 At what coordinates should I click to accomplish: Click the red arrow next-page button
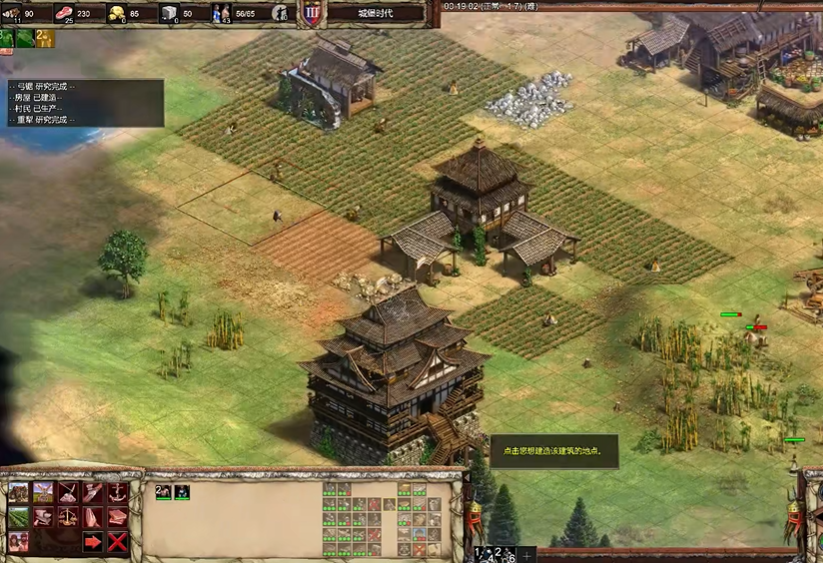coord(92,542)
